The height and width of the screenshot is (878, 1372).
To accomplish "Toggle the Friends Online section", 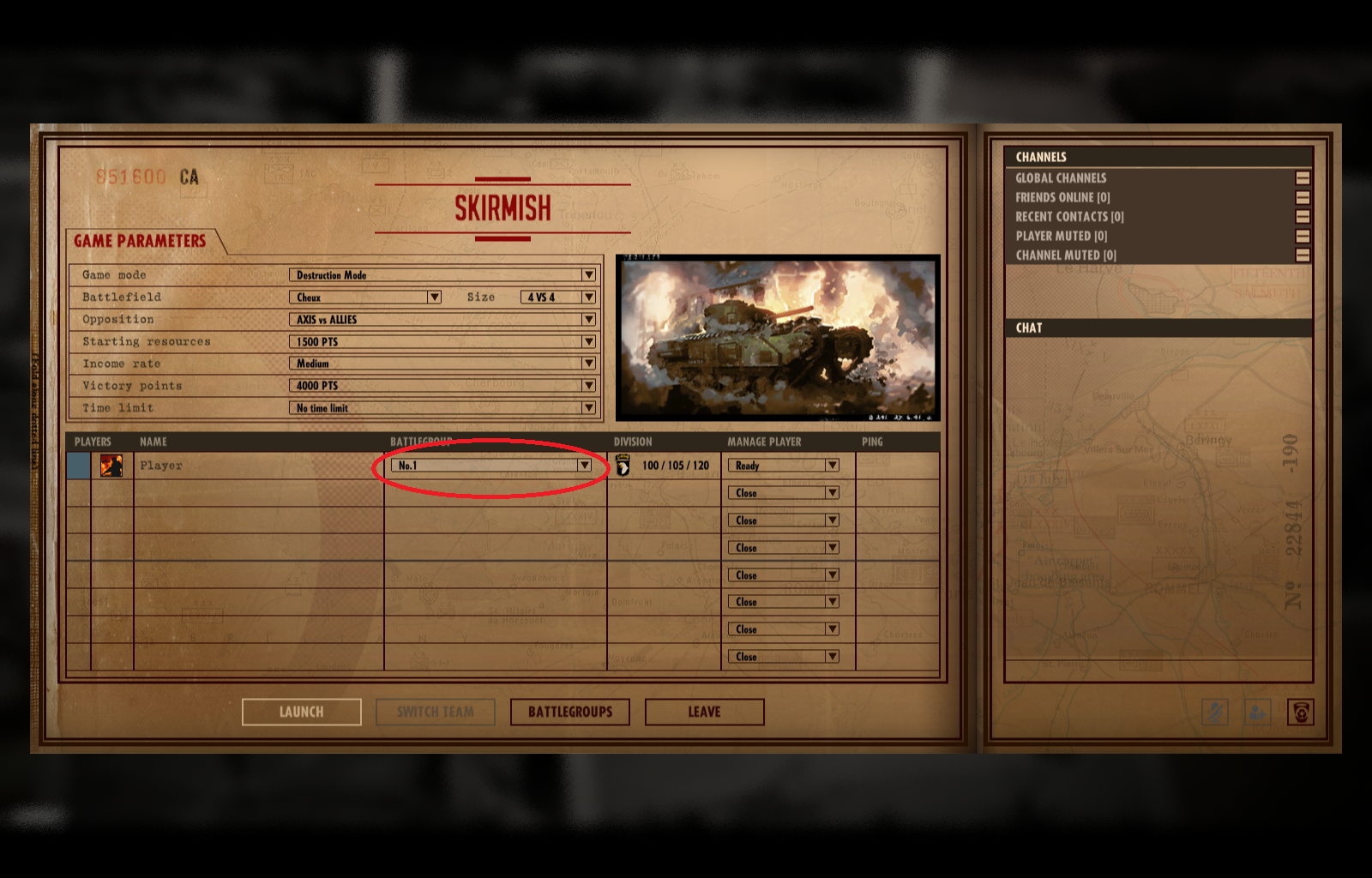I will click(1303, 197).
